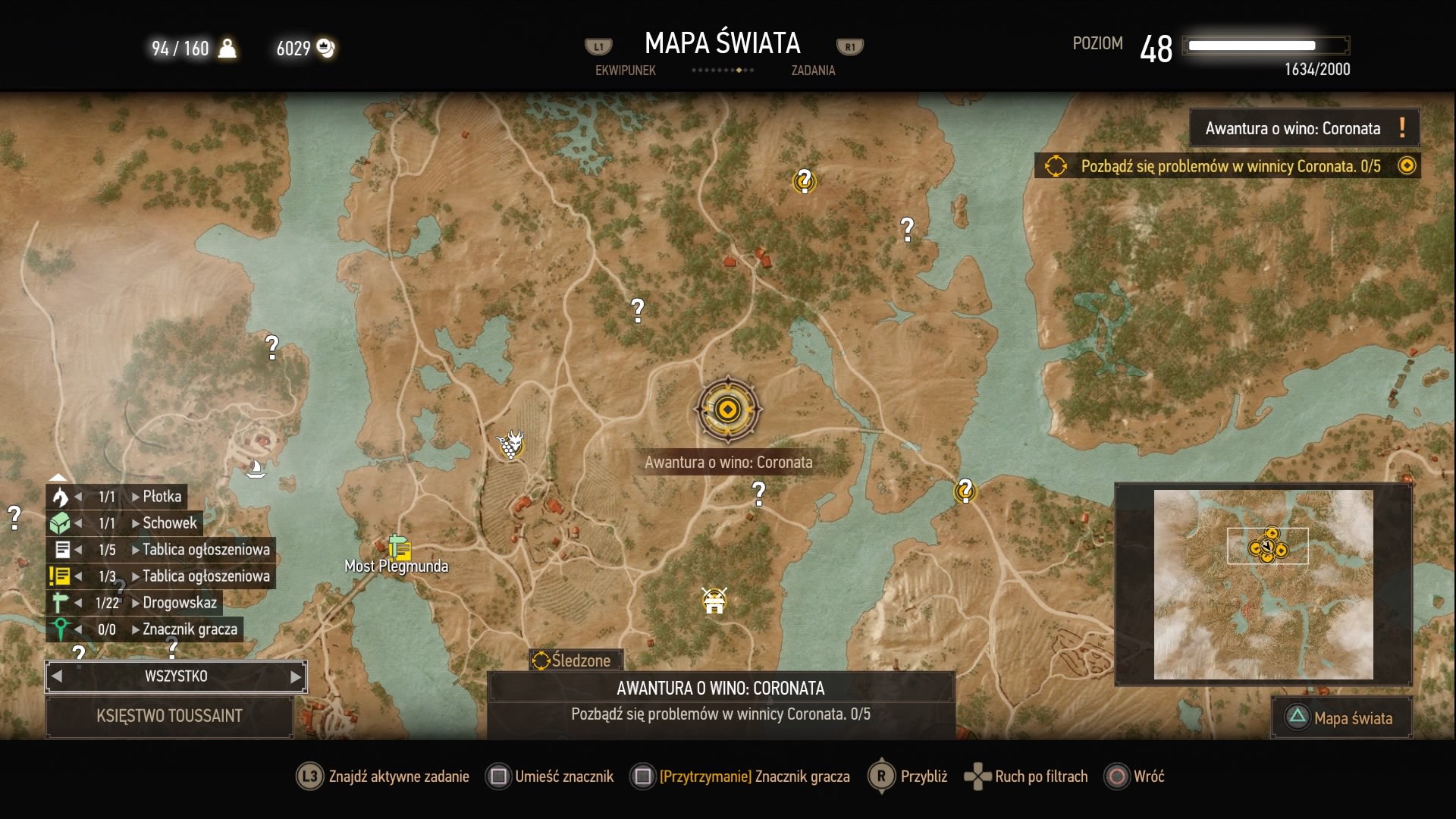Screen dimensions: 1456x819
Task: Select the Most Plegmunda notice board marker
Action: [400, 548]
